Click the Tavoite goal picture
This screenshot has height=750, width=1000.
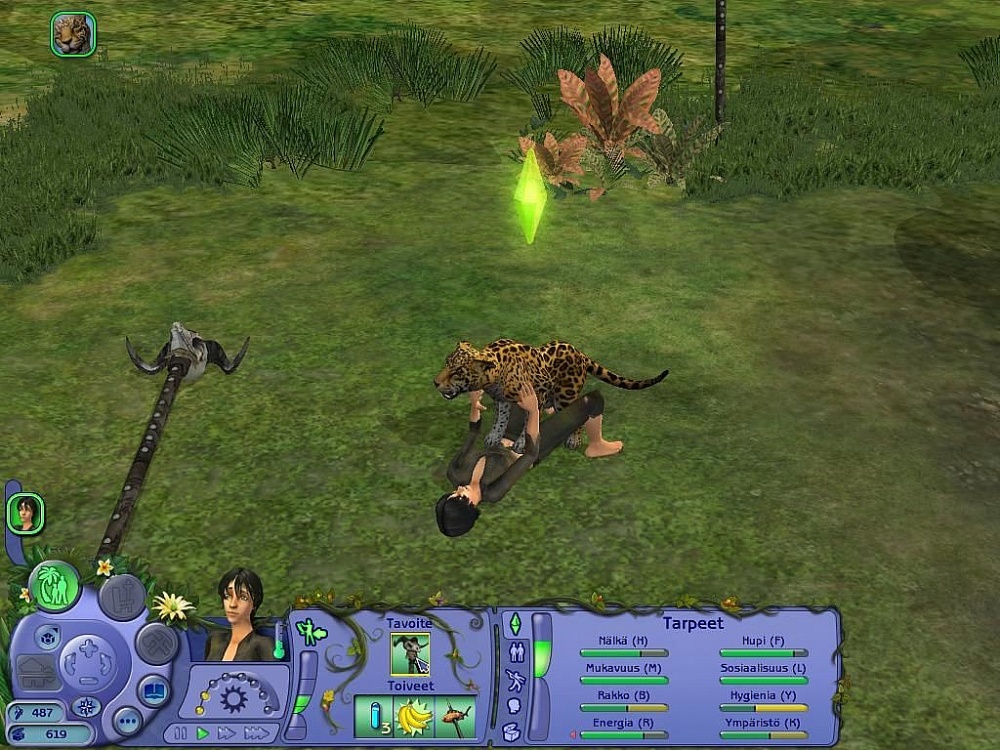[410, 654]
